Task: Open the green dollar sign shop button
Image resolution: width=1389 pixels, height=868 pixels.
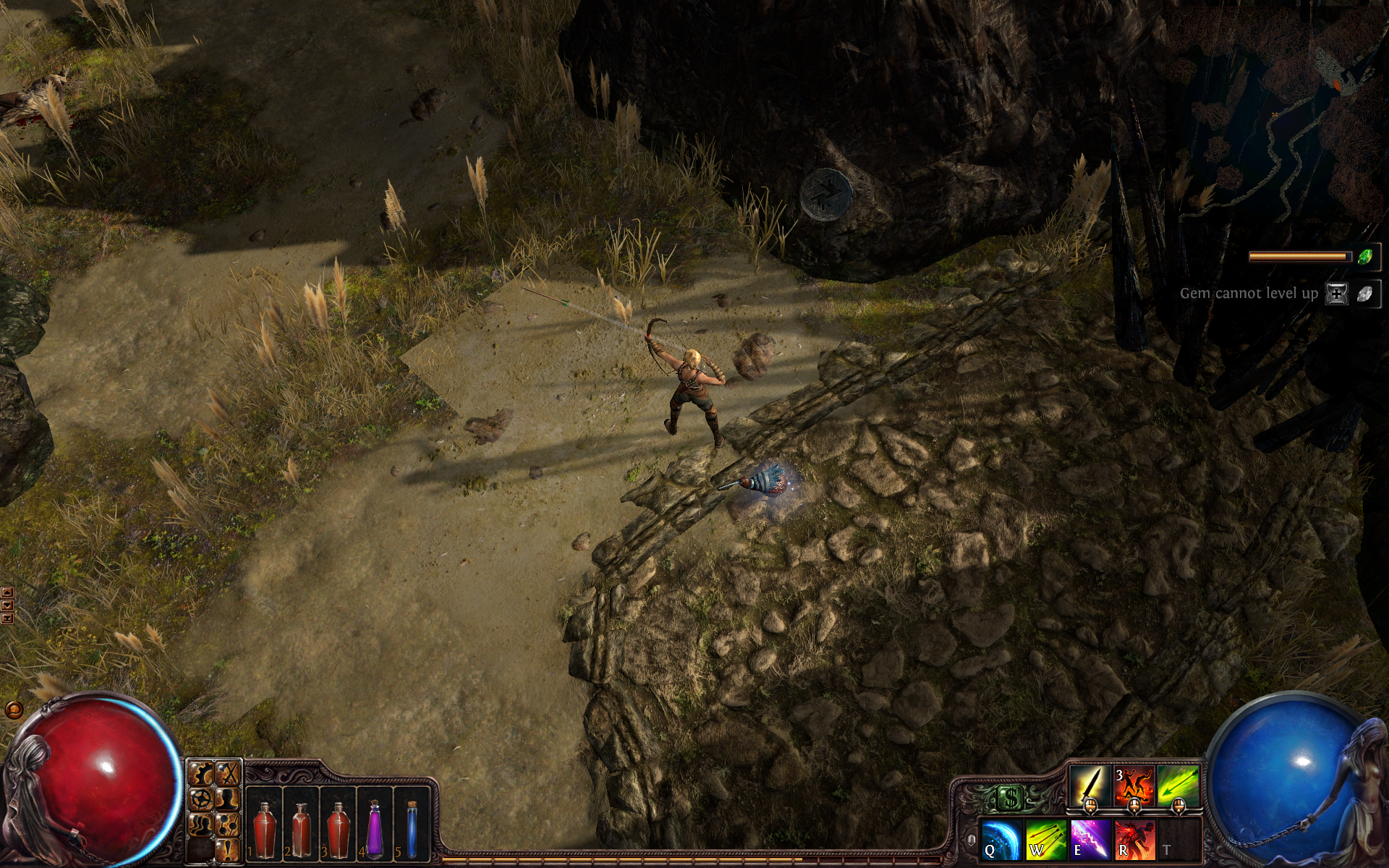Action: coord(1008,799)
